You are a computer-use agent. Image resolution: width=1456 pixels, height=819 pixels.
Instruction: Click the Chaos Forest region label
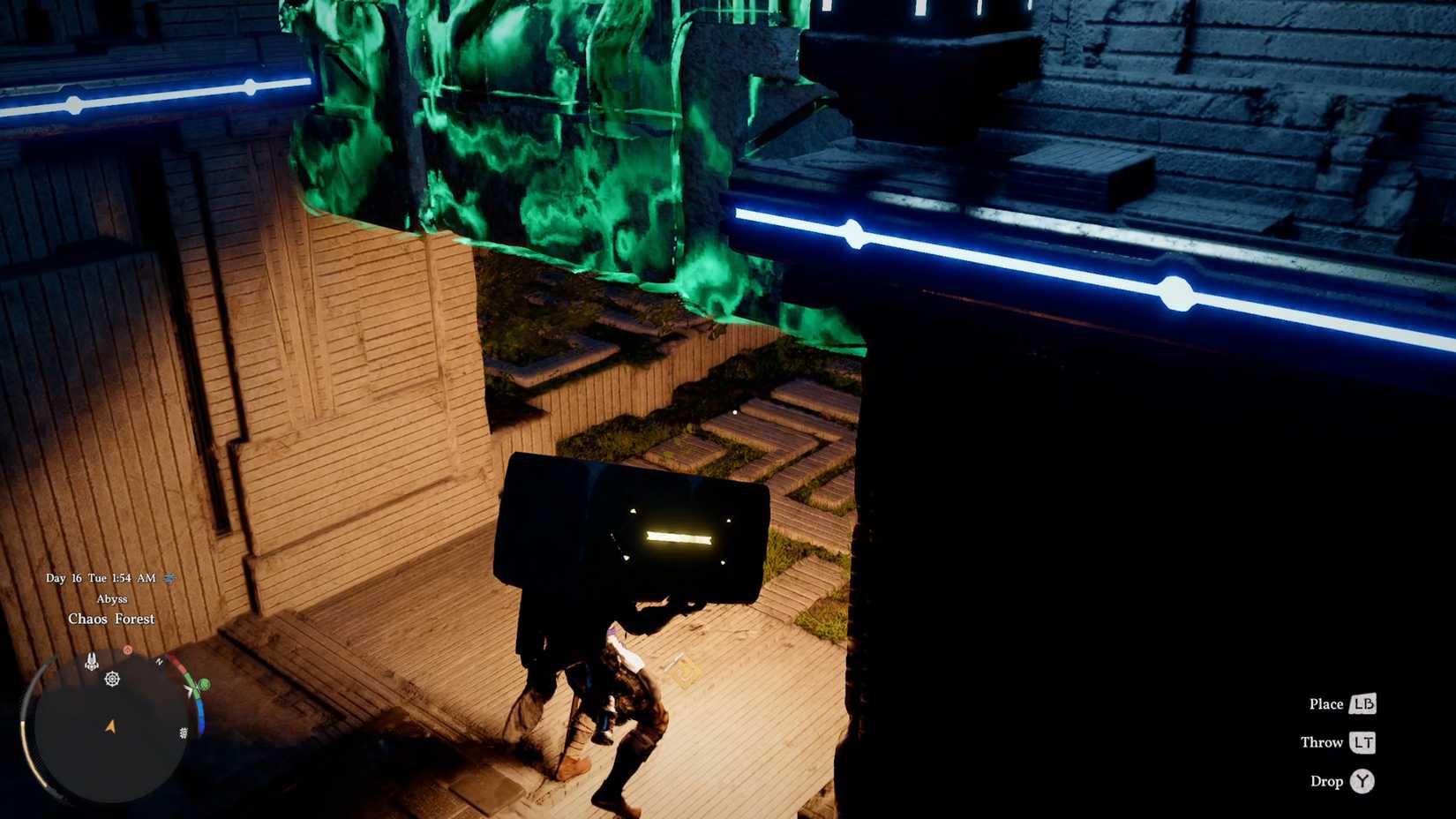coord(111,619)
